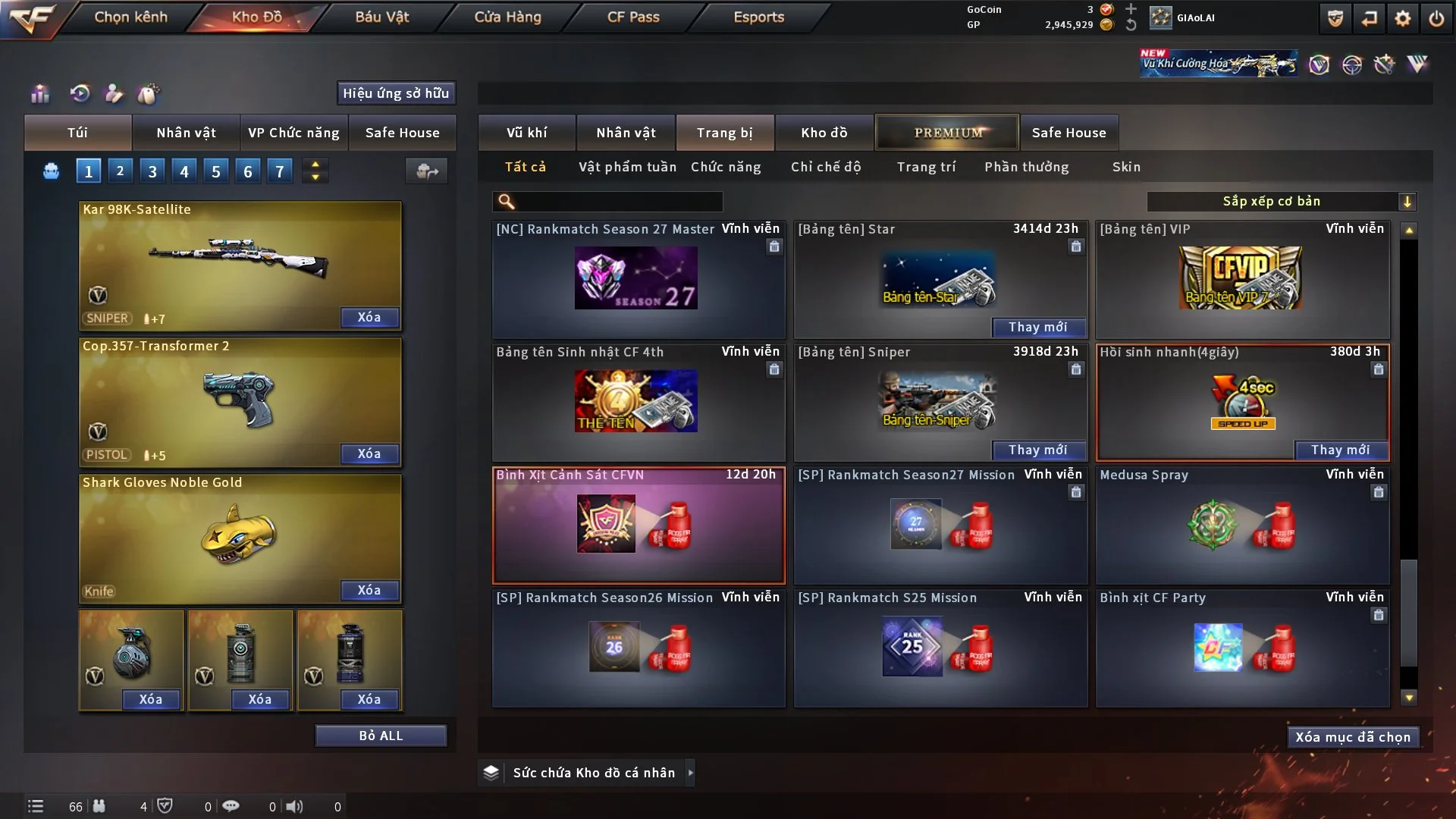Open the gear settings icon
The height and width of the screenshot is (819, 1456).
1403,18
